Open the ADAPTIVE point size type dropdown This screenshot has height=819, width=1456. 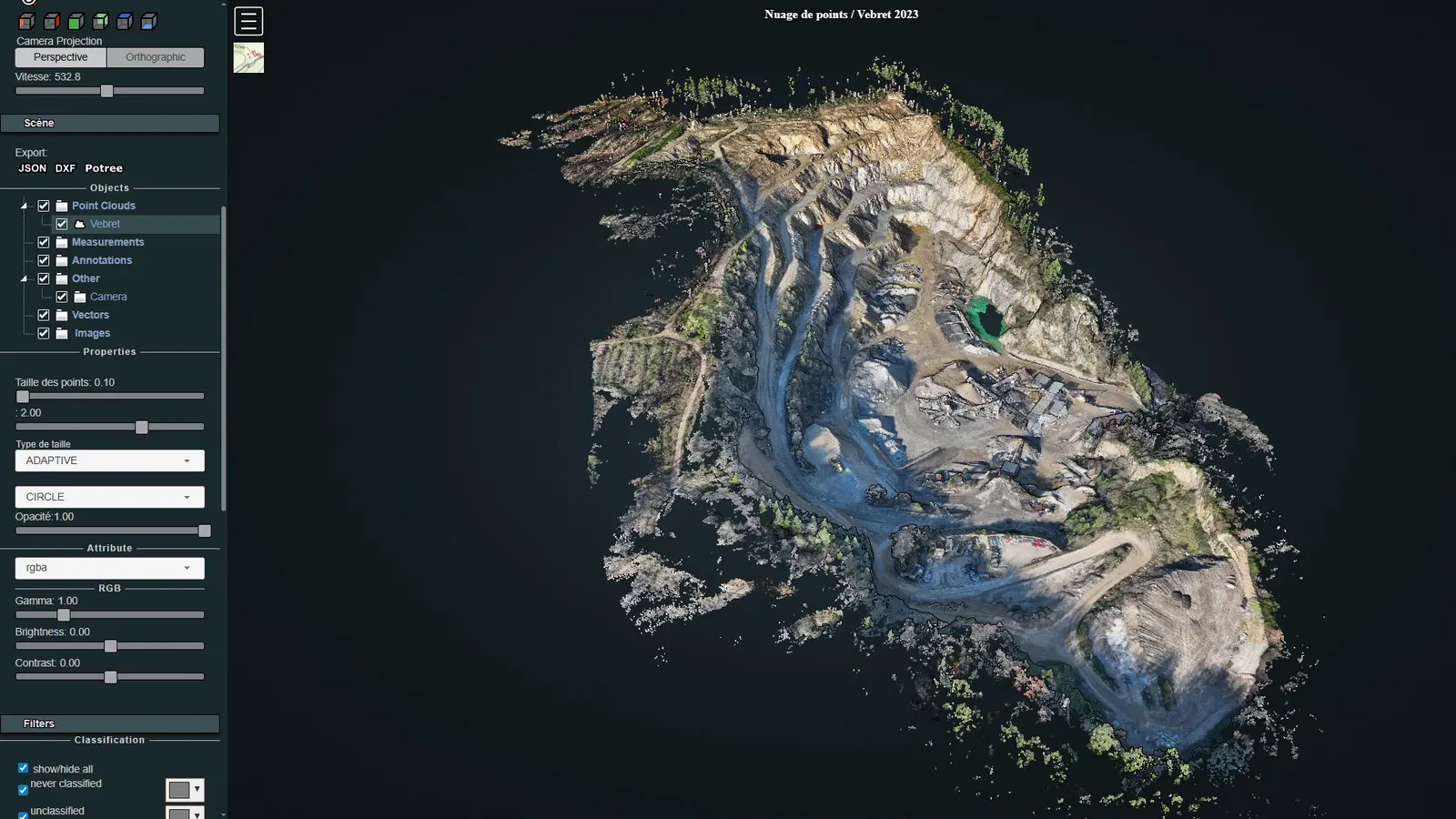point(109,460)
